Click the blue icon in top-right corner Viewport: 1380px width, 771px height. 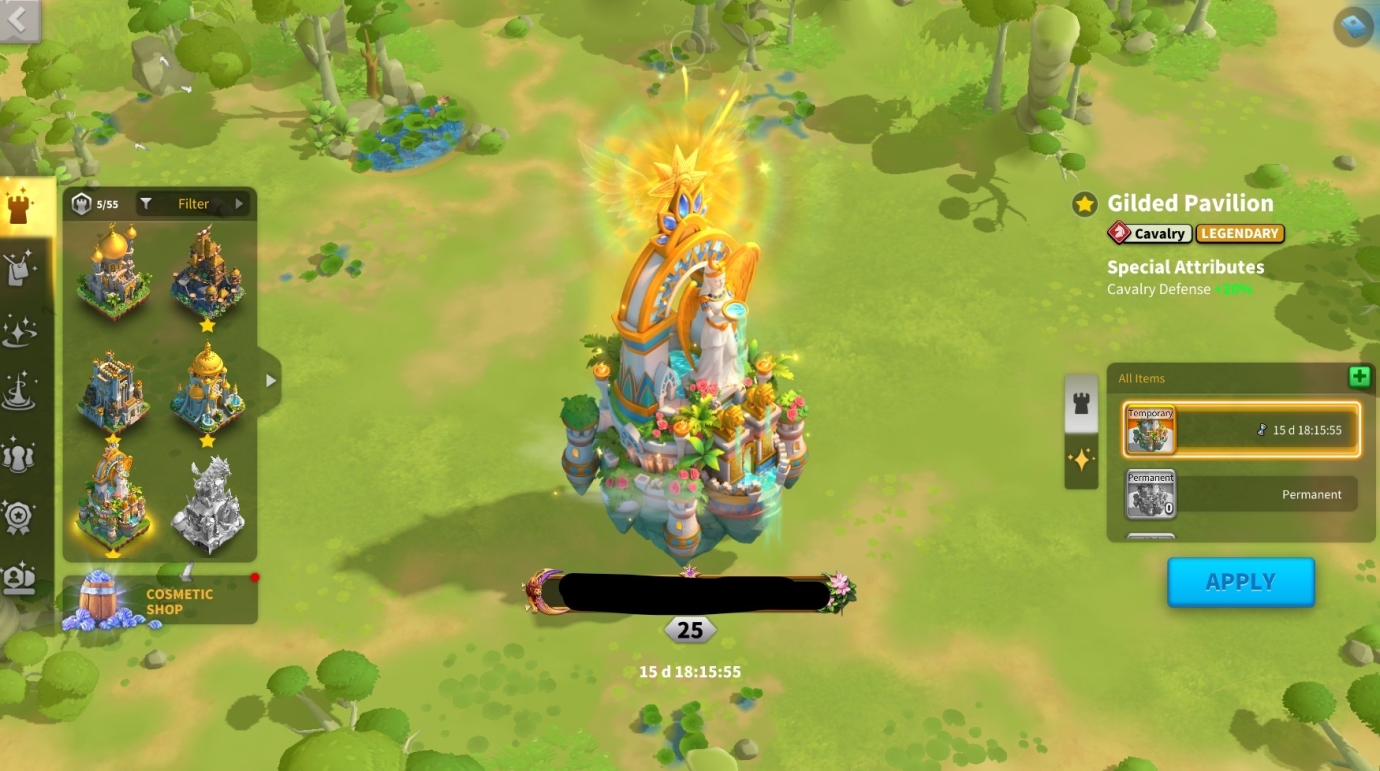[x=1354, y=24]
